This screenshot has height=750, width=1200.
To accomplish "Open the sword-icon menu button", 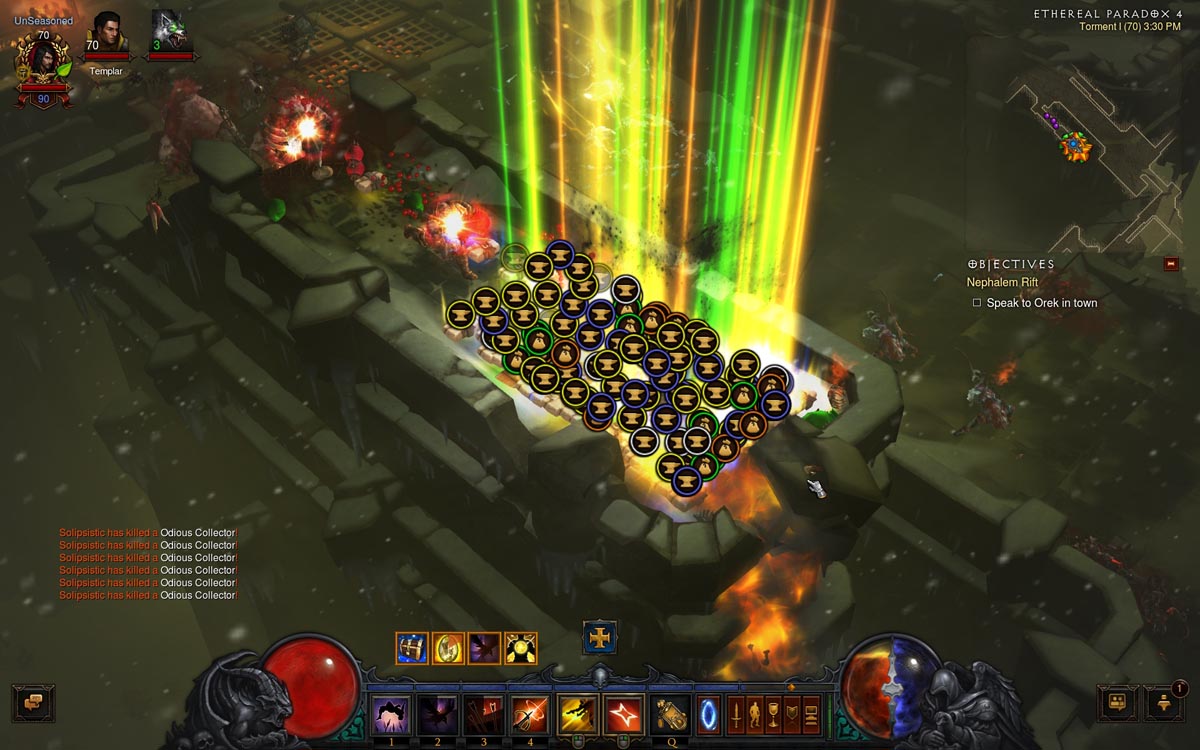I will pyautogui.click(x=735, y=714).
